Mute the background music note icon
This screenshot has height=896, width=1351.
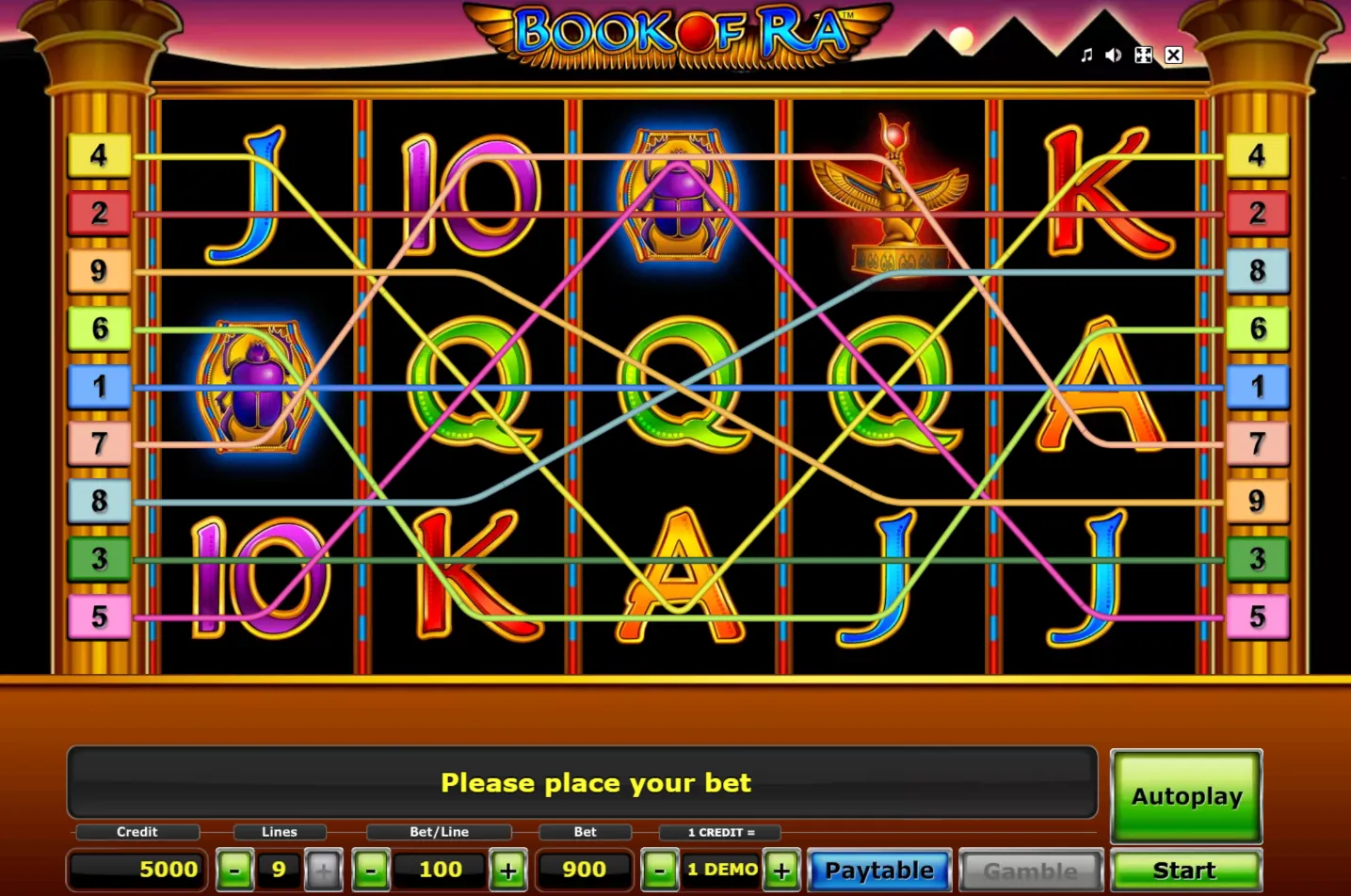pyautogui.click(x=1086, y=55)
